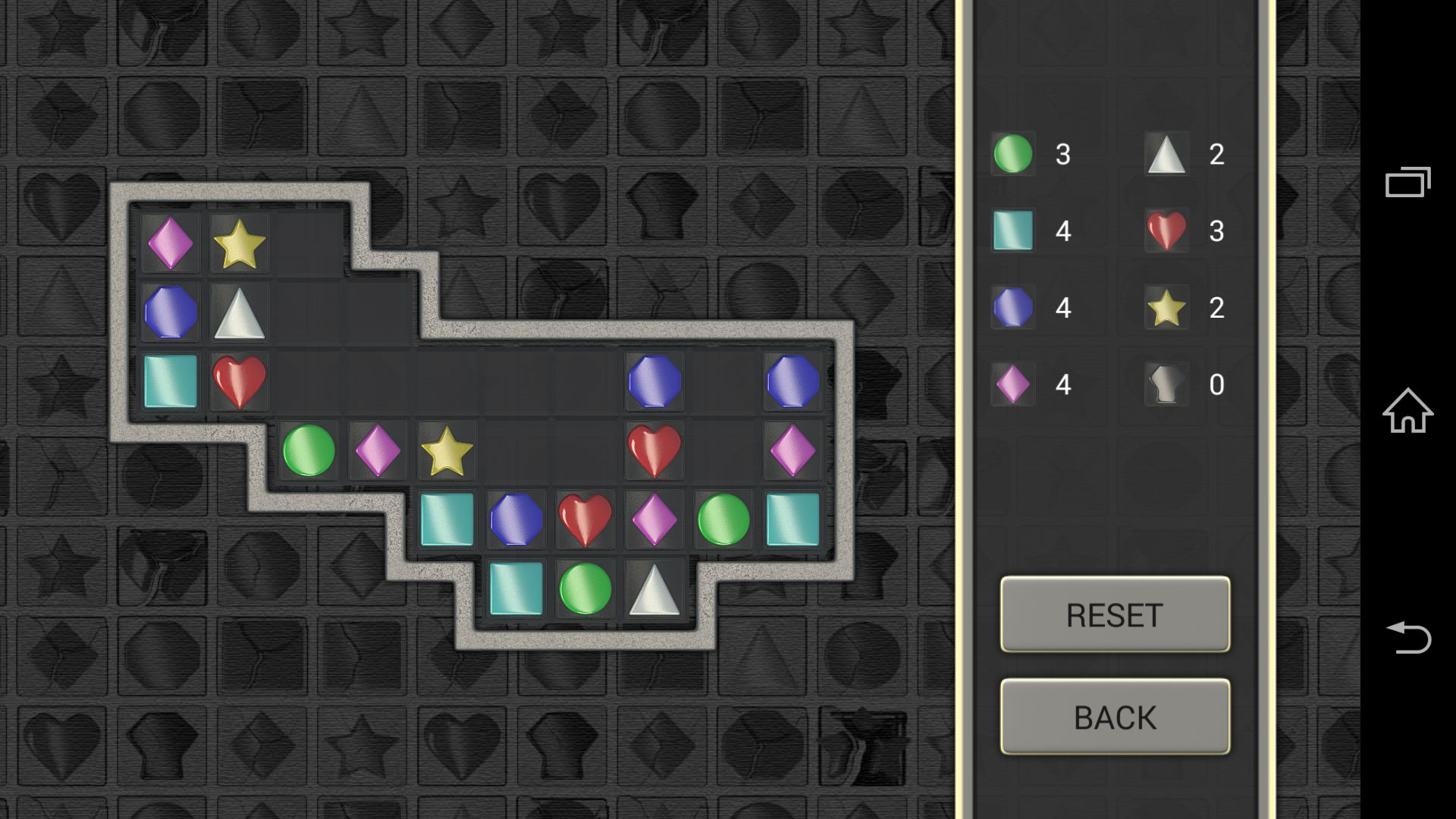Pick the red heart in the side panel

point(1166,231)
